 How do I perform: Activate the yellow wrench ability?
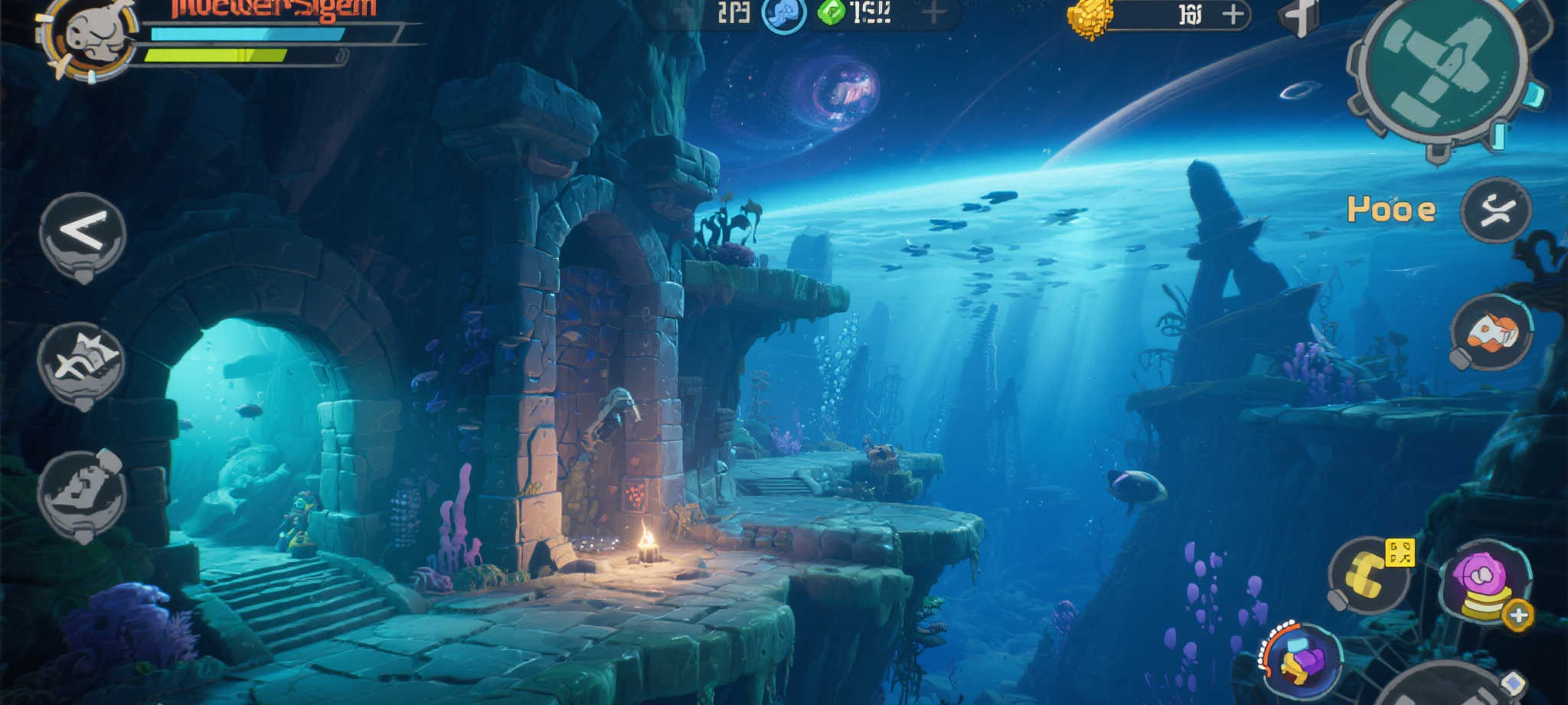coord(1369,576)
